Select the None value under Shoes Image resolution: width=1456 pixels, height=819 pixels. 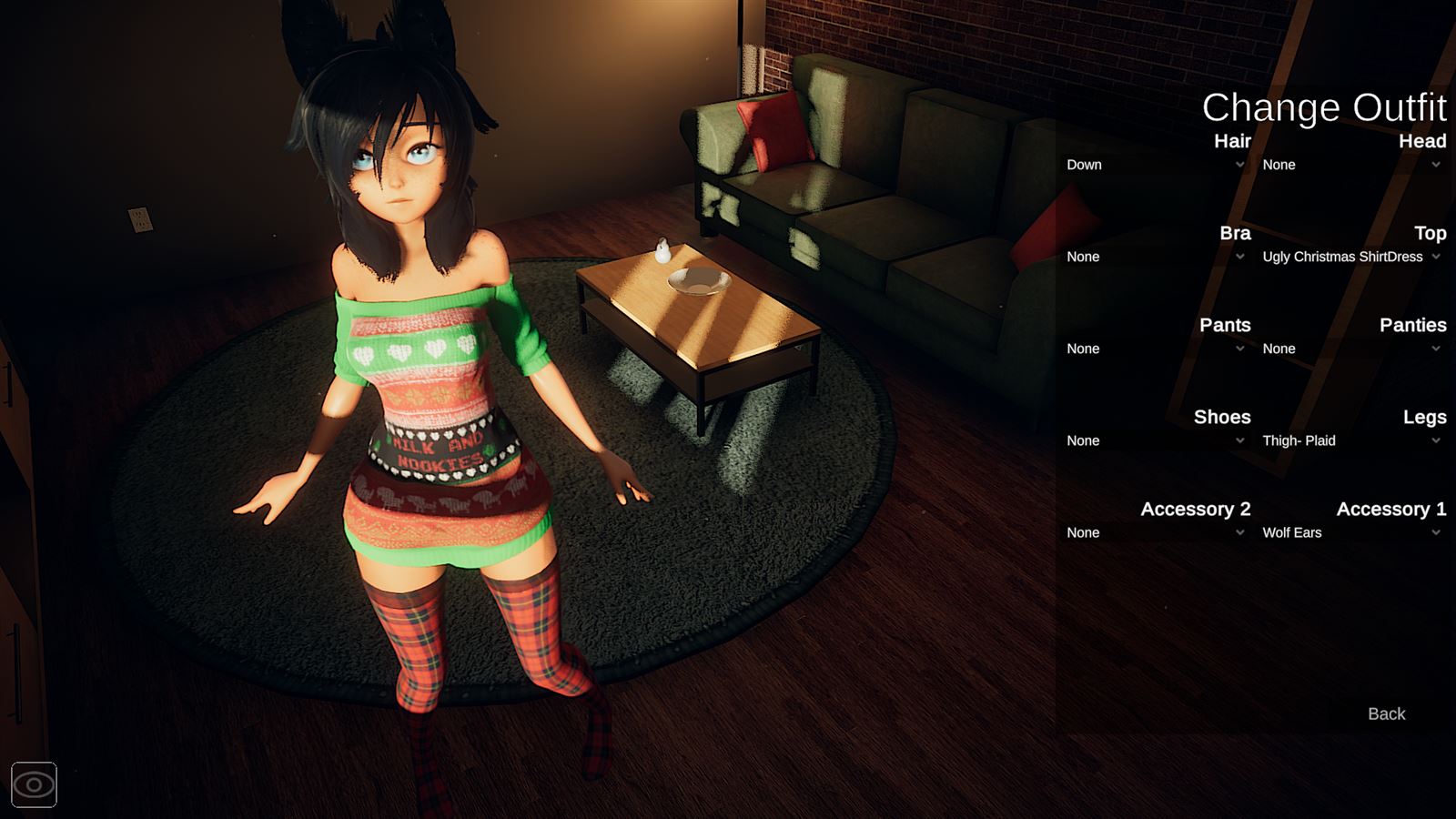(x=1084, y=440)
